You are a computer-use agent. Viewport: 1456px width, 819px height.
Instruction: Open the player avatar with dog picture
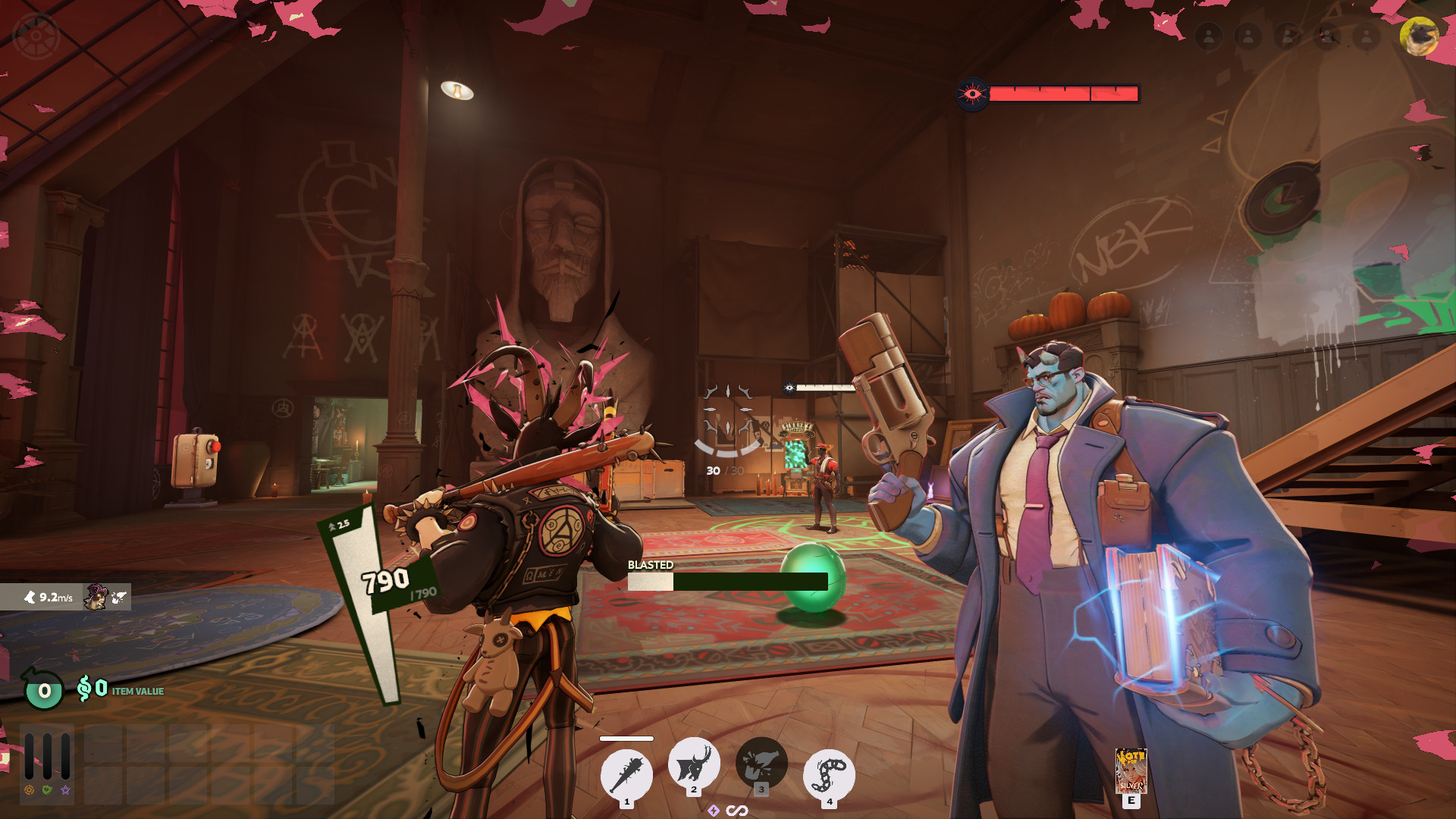point(1418,36)
